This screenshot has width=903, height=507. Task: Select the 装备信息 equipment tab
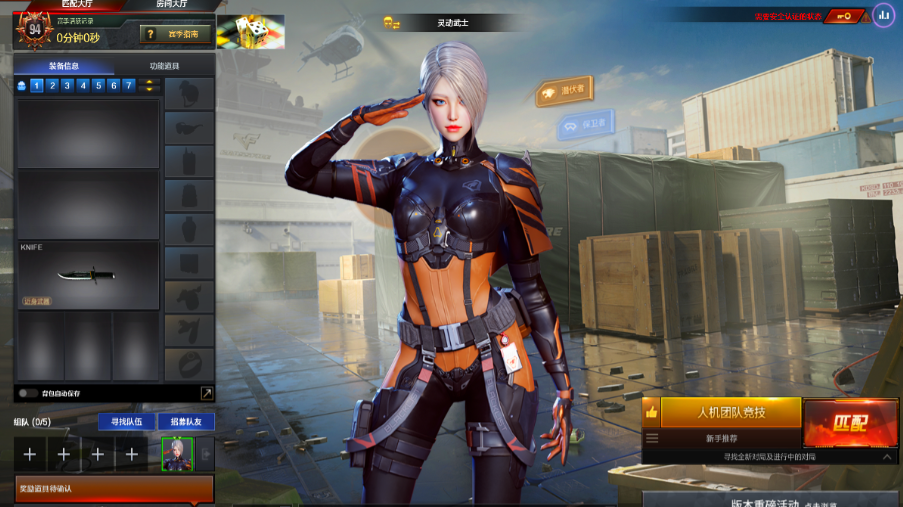[x=65, y=66]
